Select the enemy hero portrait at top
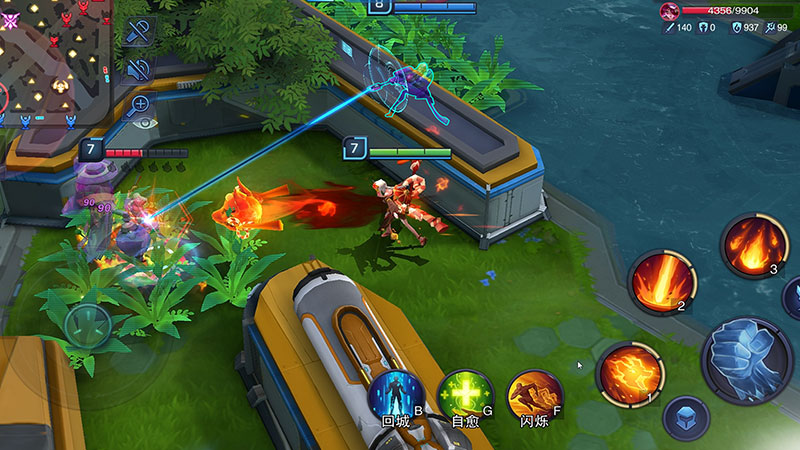800x450 pixels. point(669,11)
